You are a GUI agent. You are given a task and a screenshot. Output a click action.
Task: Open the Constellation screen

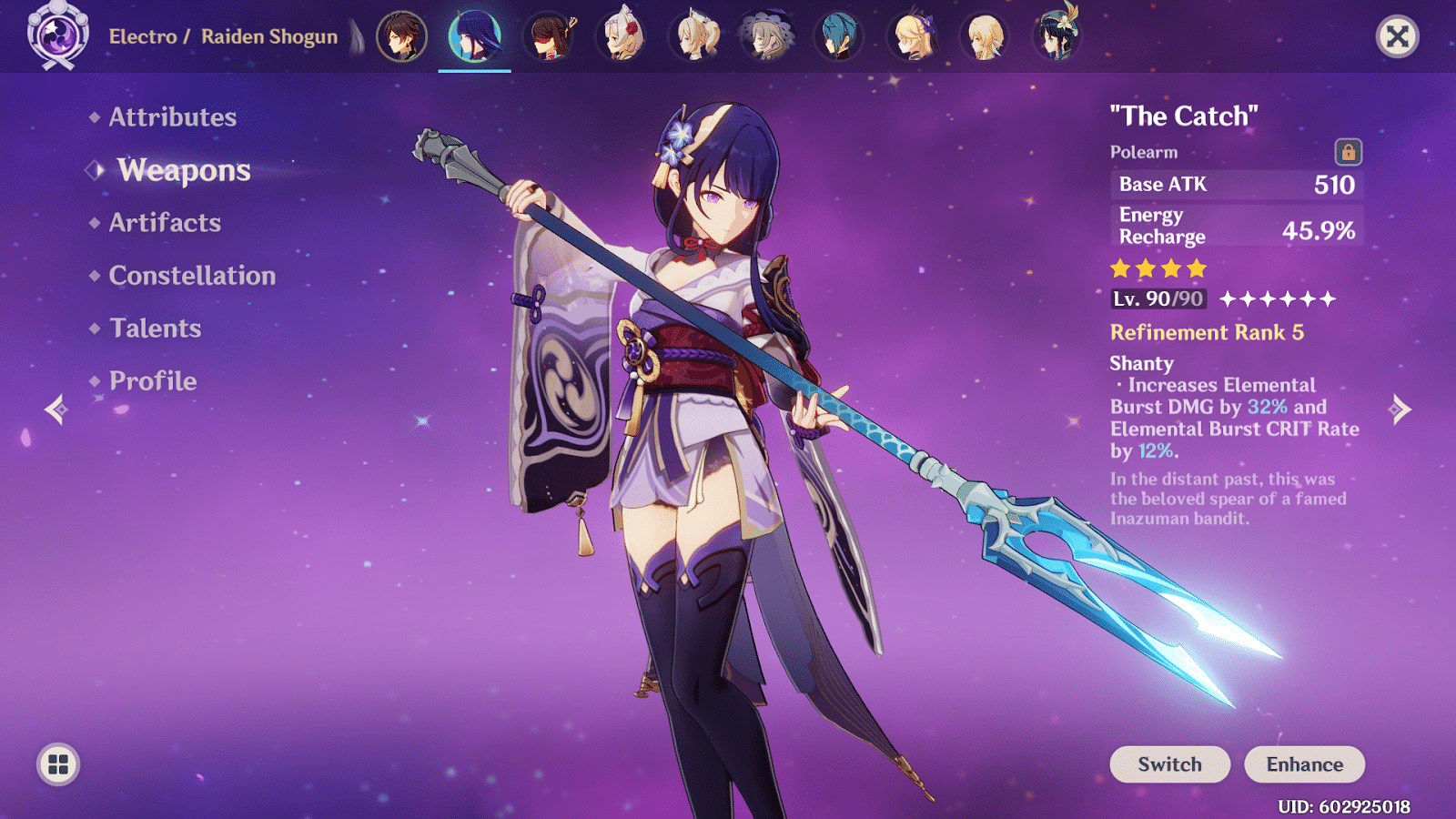pyautogui.click(x=192, y=276)
